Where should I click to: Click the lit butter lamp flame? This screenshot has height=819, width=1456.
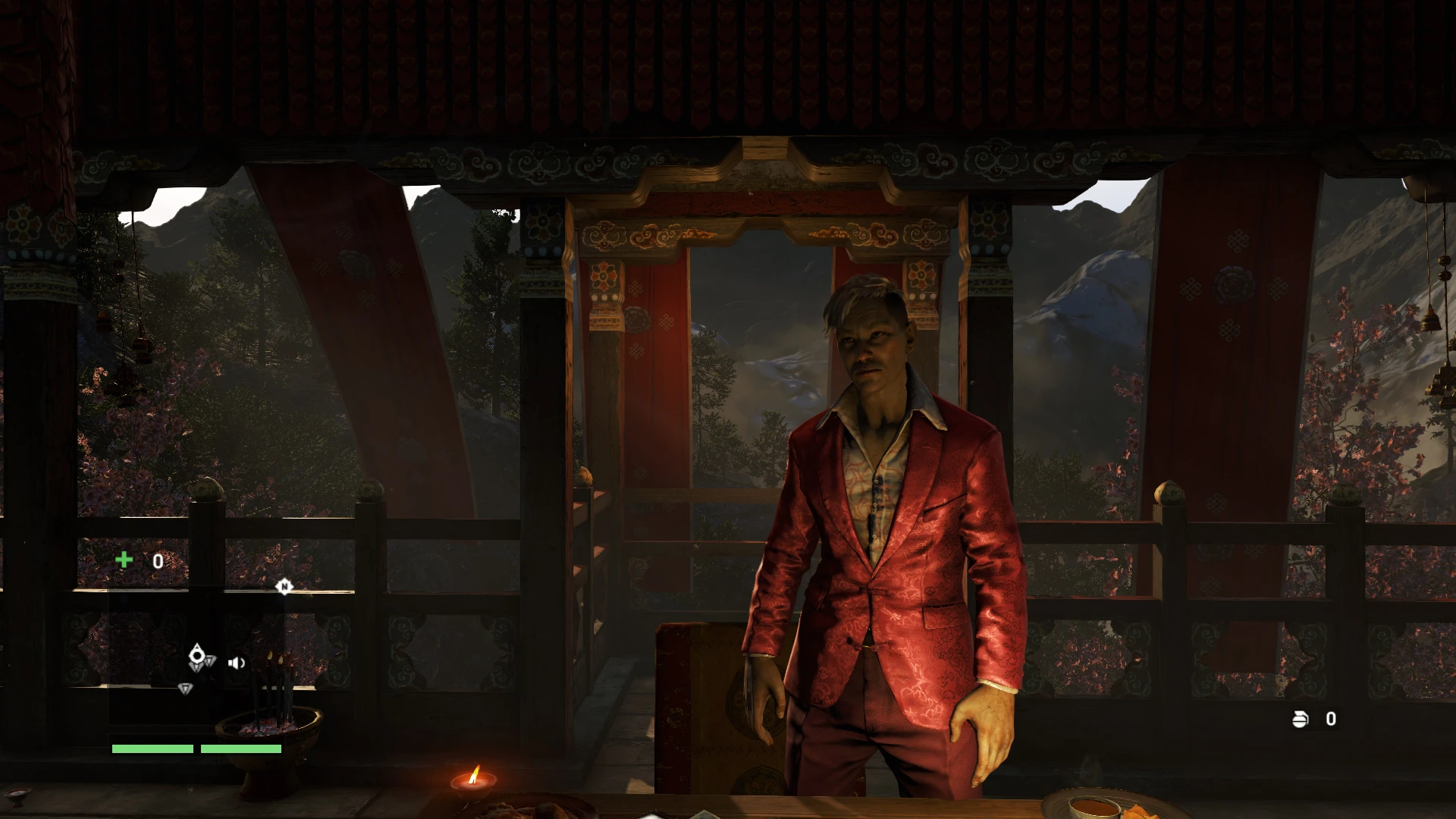474,775
